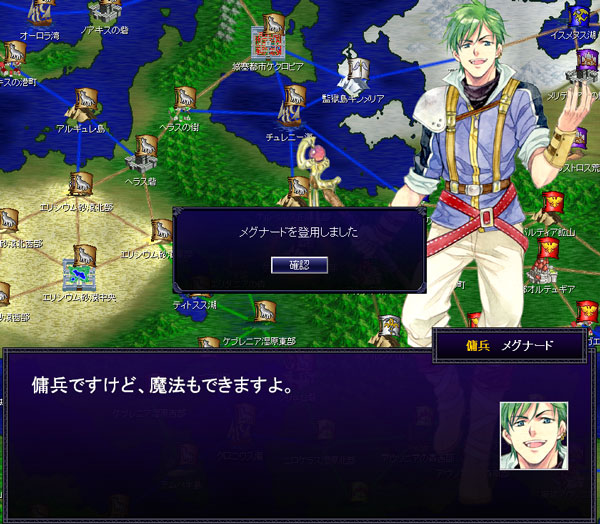Image resolution: width=600 pixels, height=524 pixels.
Task: Select the ノアキスの砦 fort node
Action: (105, 10)
